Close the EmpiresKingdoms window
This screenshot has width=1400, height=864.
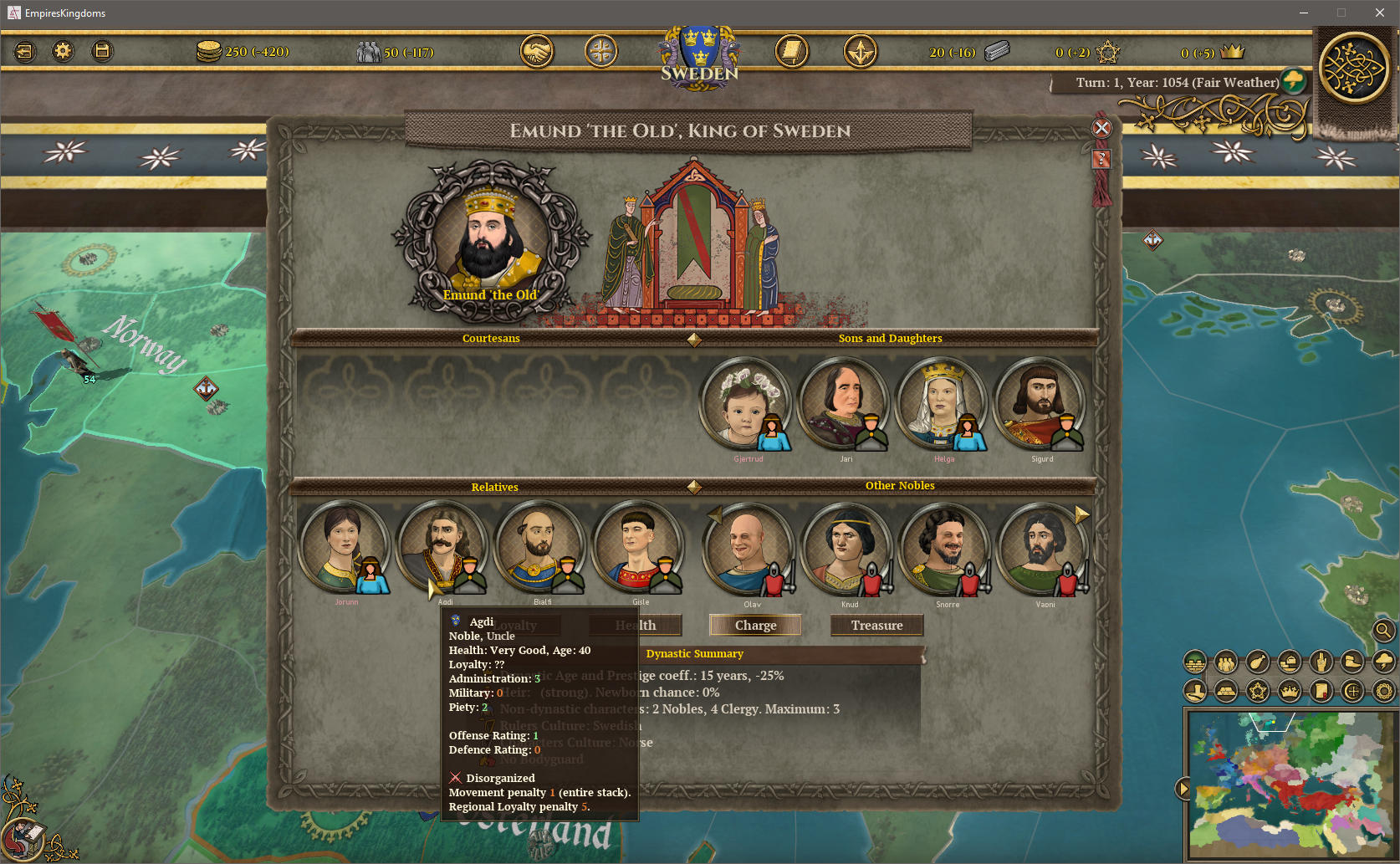pyautogui.click(x=1380, y=13)
